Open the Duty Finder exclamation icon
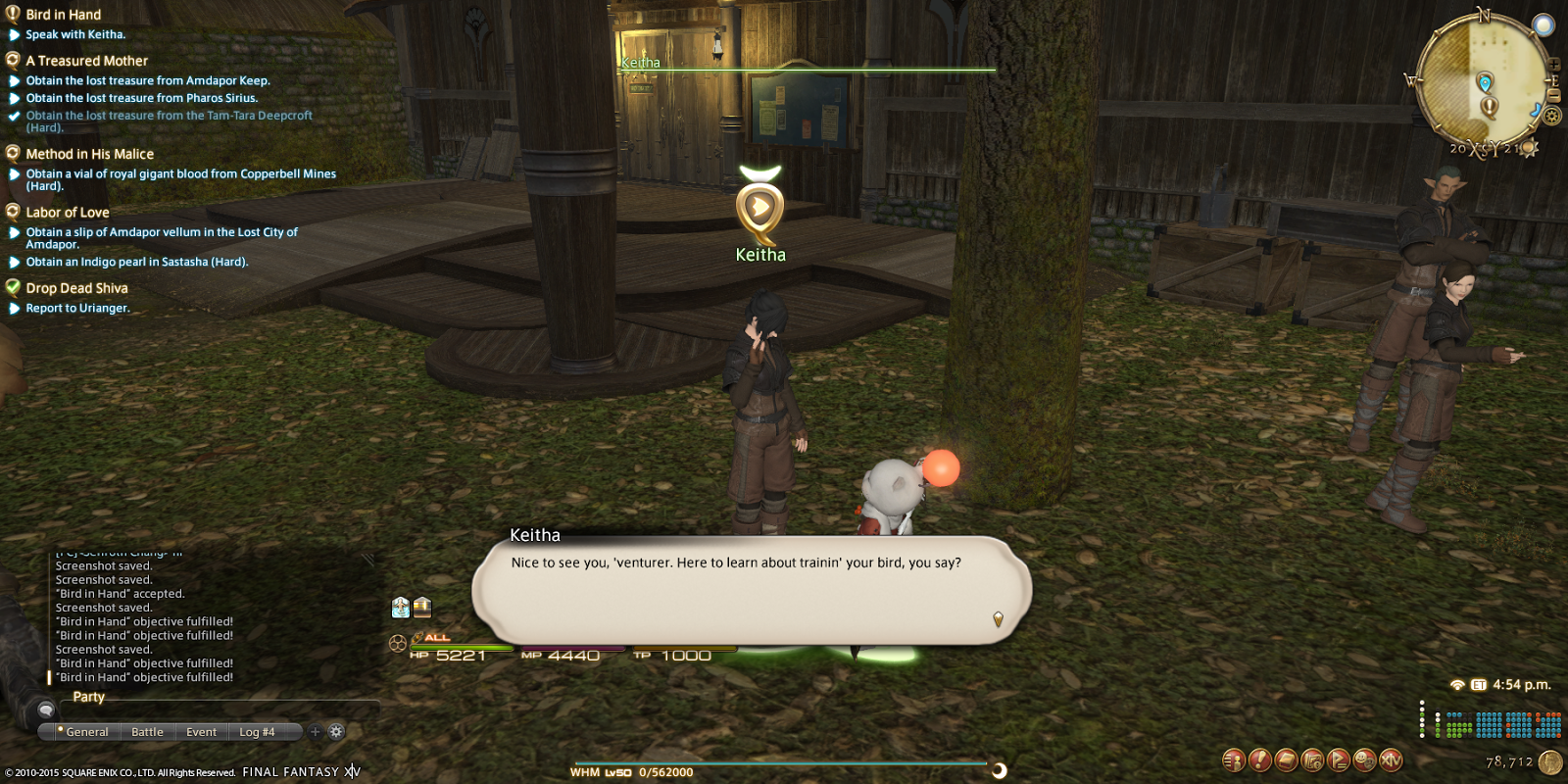Image resolution: width=1568 pixels, height=784 pixels. pos(1258,759)
